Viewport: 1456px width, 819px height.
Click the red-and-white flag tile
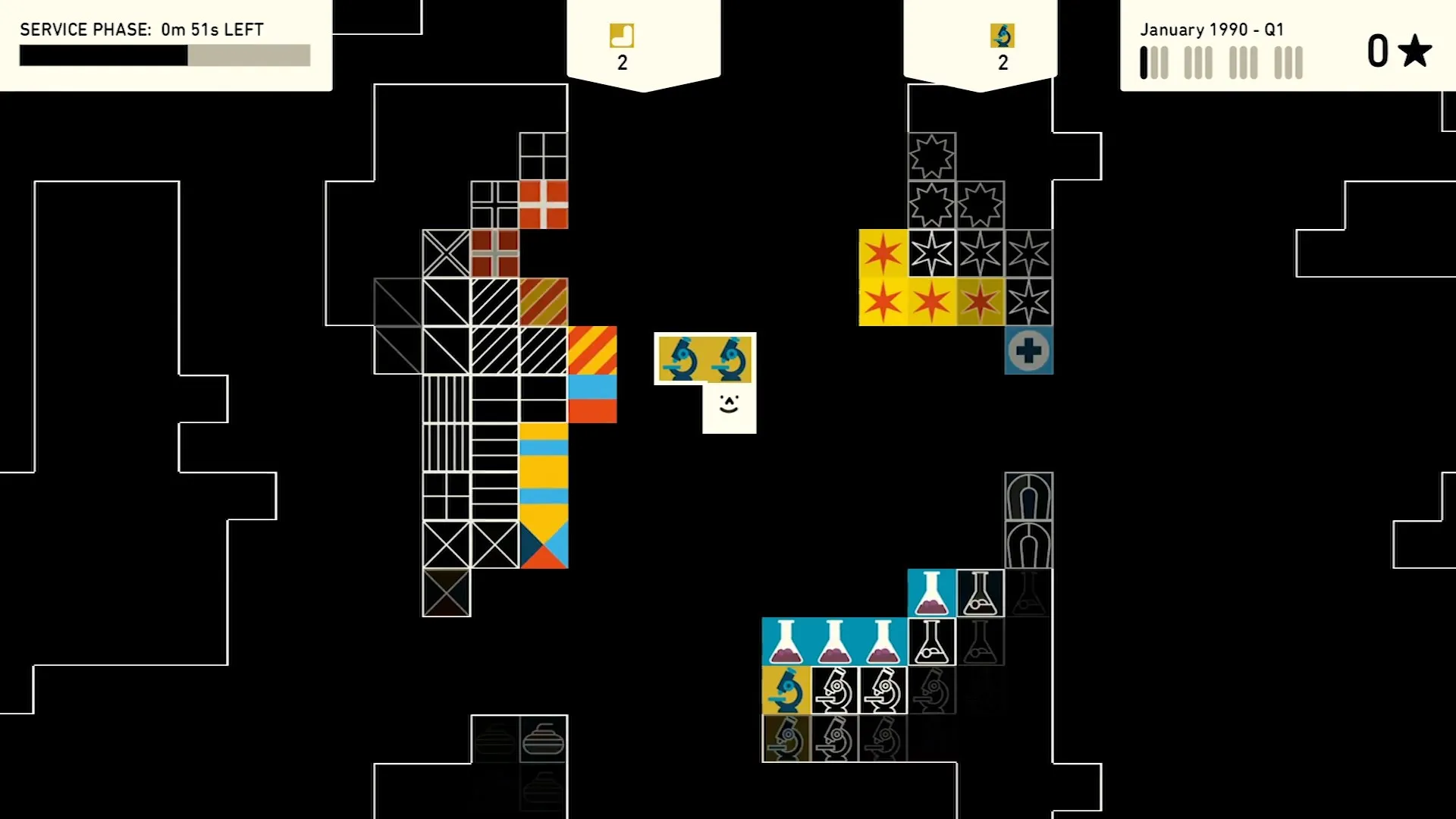pyautogui.click(x=543, y=203)
